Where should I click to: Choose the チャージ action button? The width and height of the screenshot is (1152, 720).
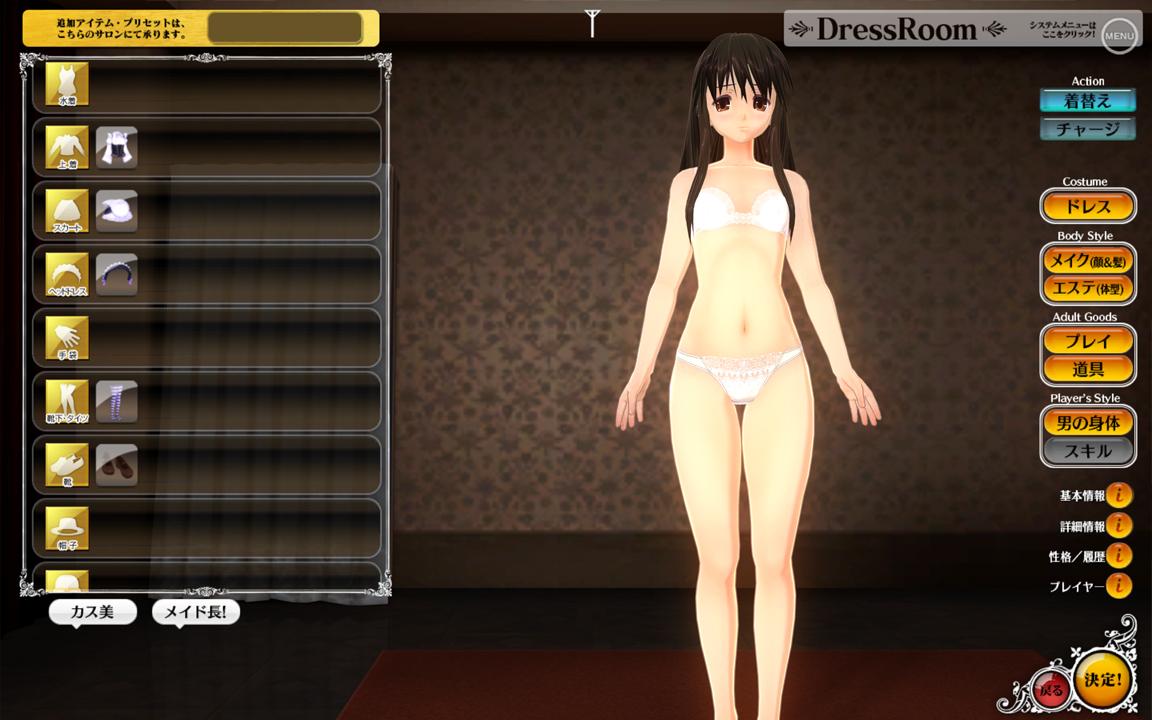pyautogui.click(x=1088, y=129)
